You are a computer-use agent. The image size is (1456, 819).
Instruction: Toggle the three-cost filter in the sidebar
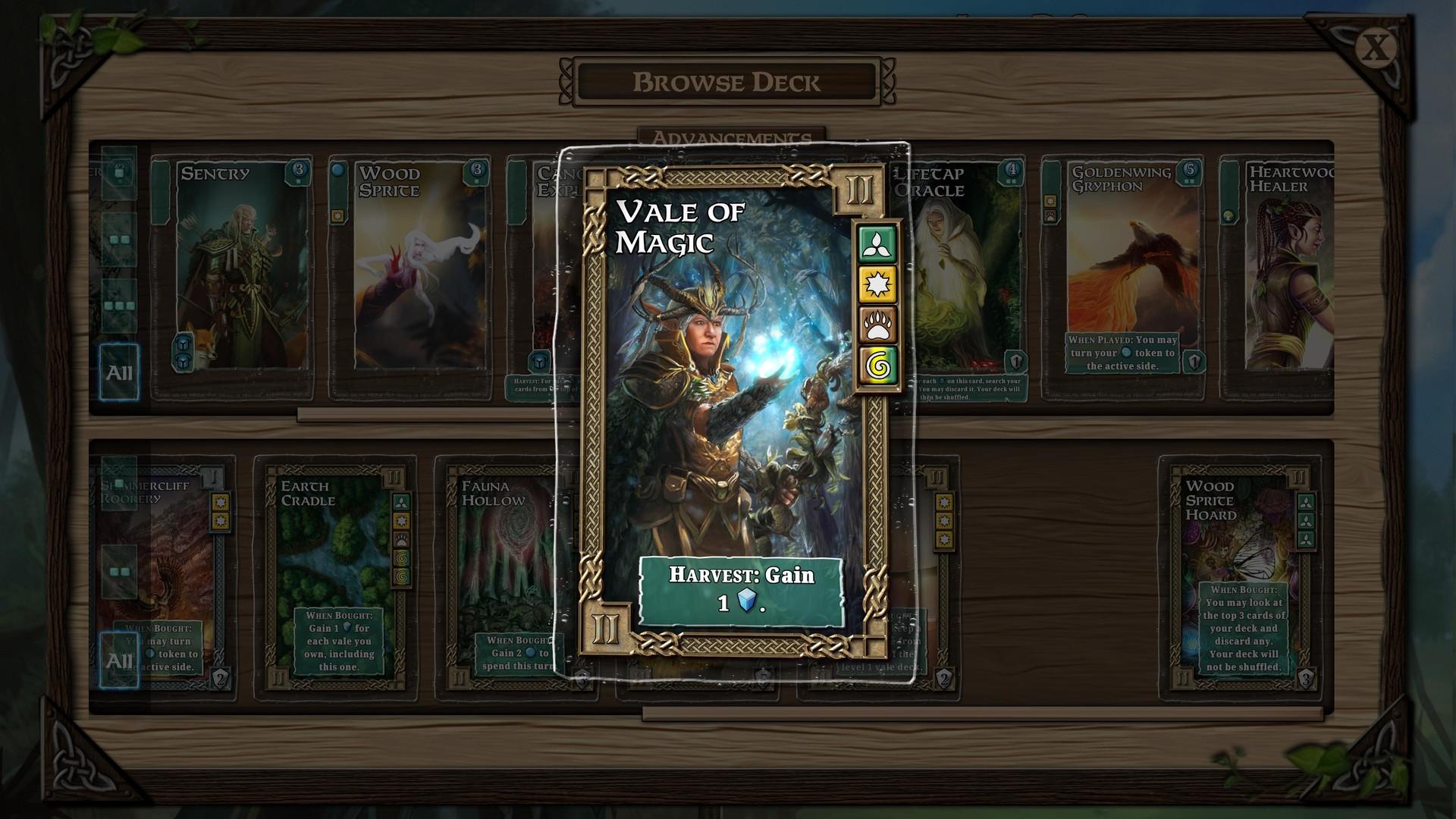pos(120,300)
